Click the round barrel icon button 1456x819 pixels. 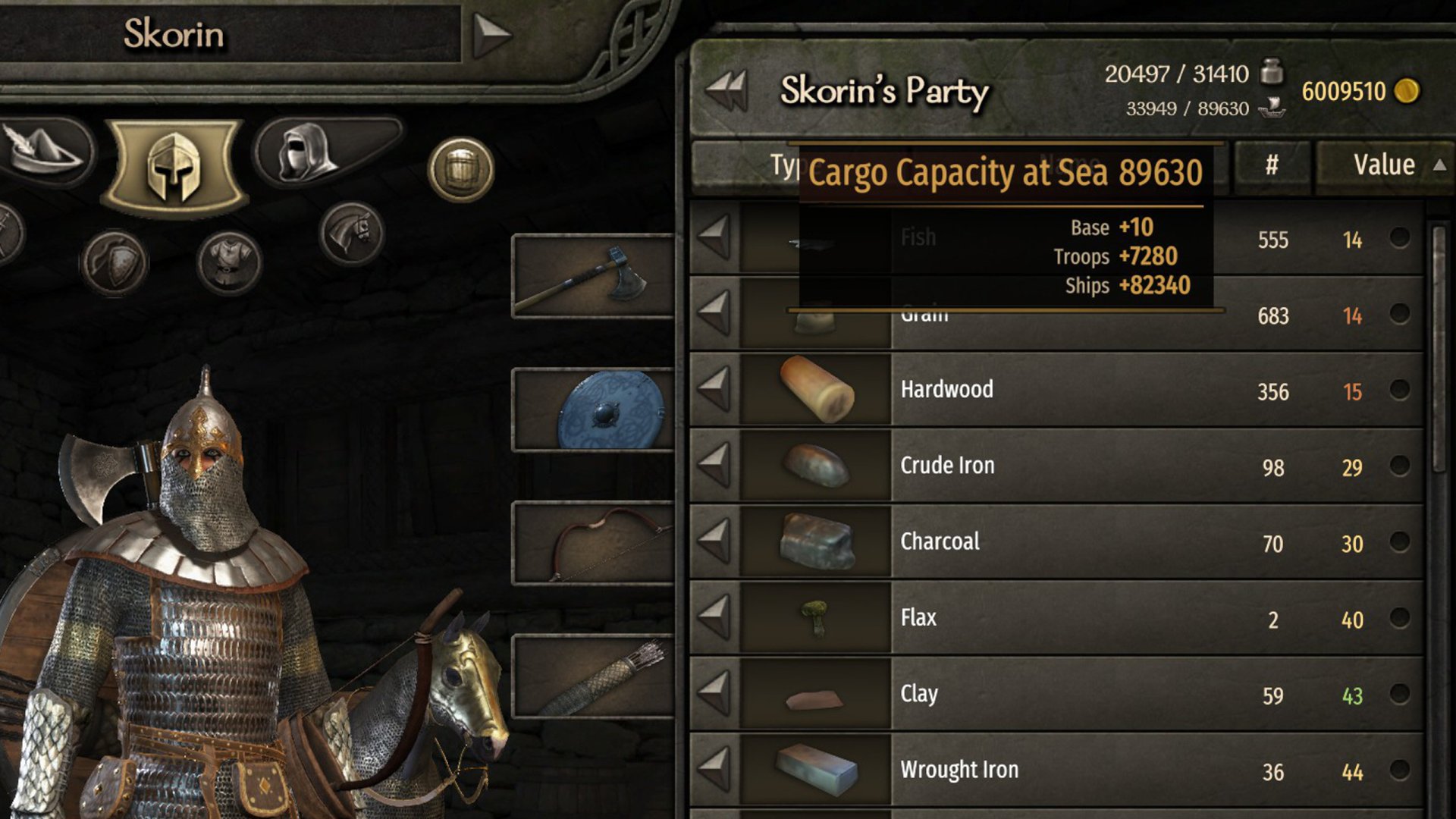click(461, 170)
